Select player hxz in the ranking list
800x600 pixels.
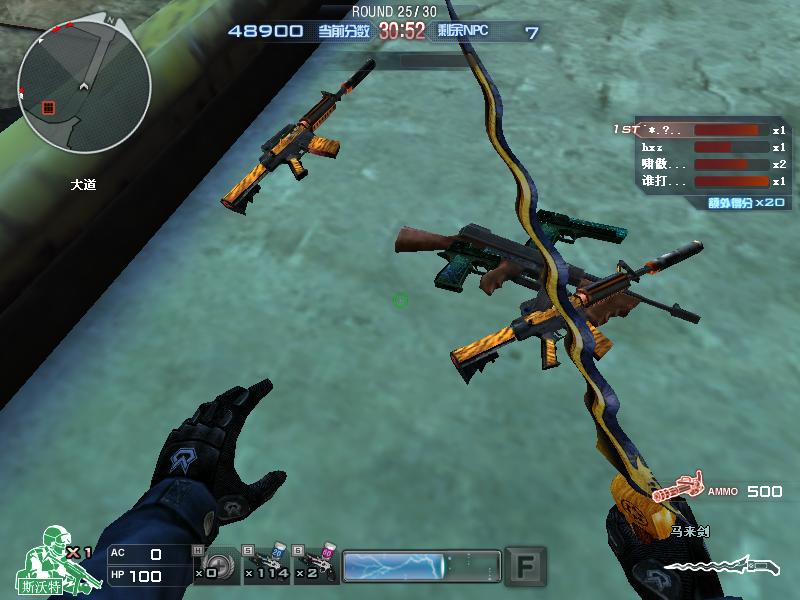point(700,147)
